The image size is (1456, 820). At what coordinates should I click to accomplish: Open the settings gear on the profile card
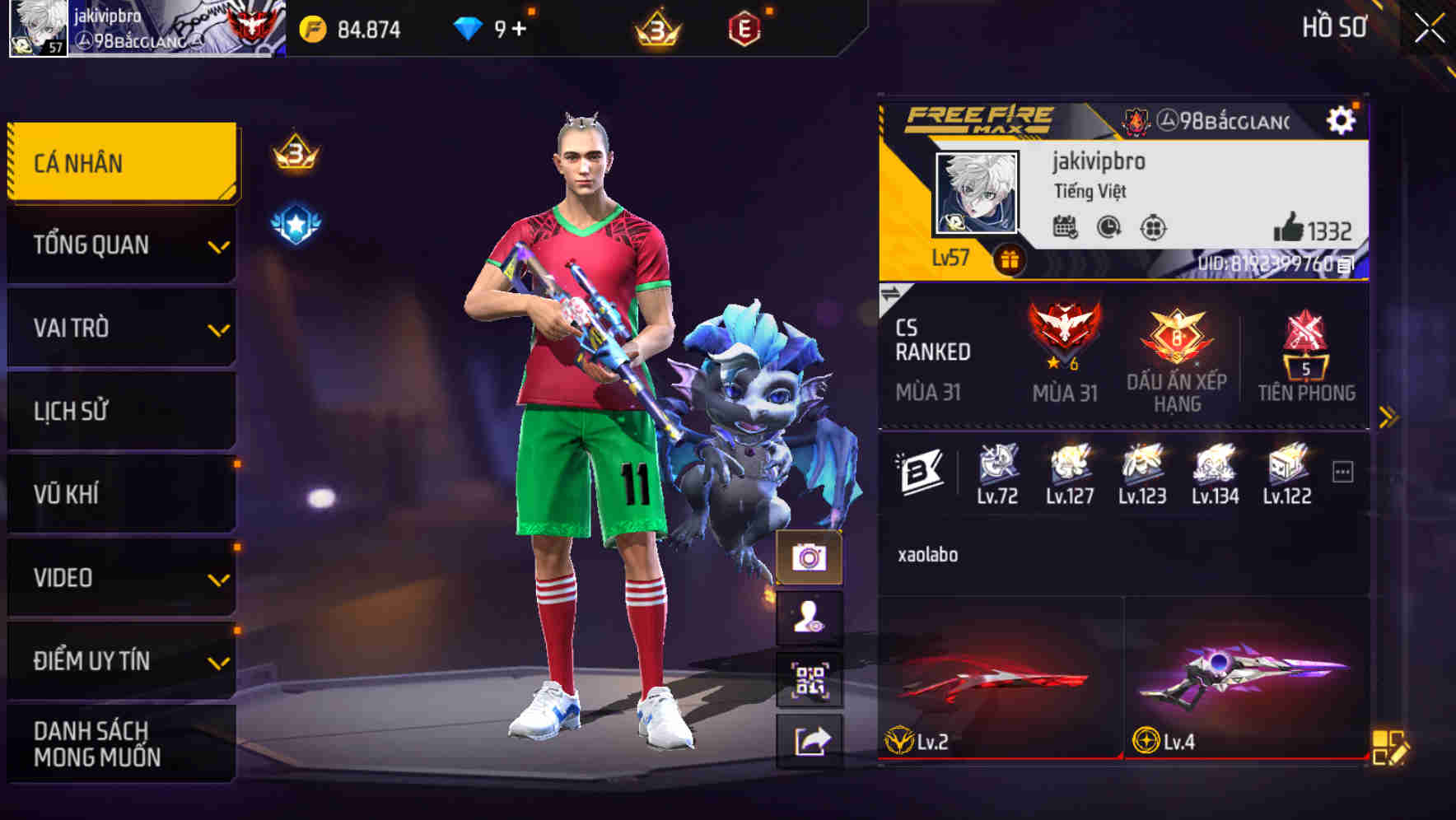pos(1342,119)
